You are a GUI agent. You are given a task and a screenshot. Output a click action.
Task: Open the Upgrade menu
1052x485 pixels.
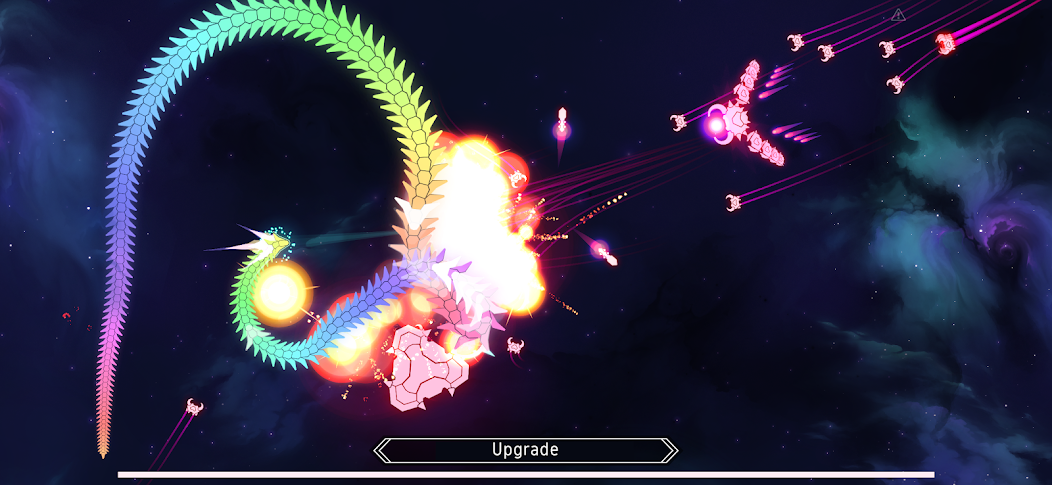[525, 450]
